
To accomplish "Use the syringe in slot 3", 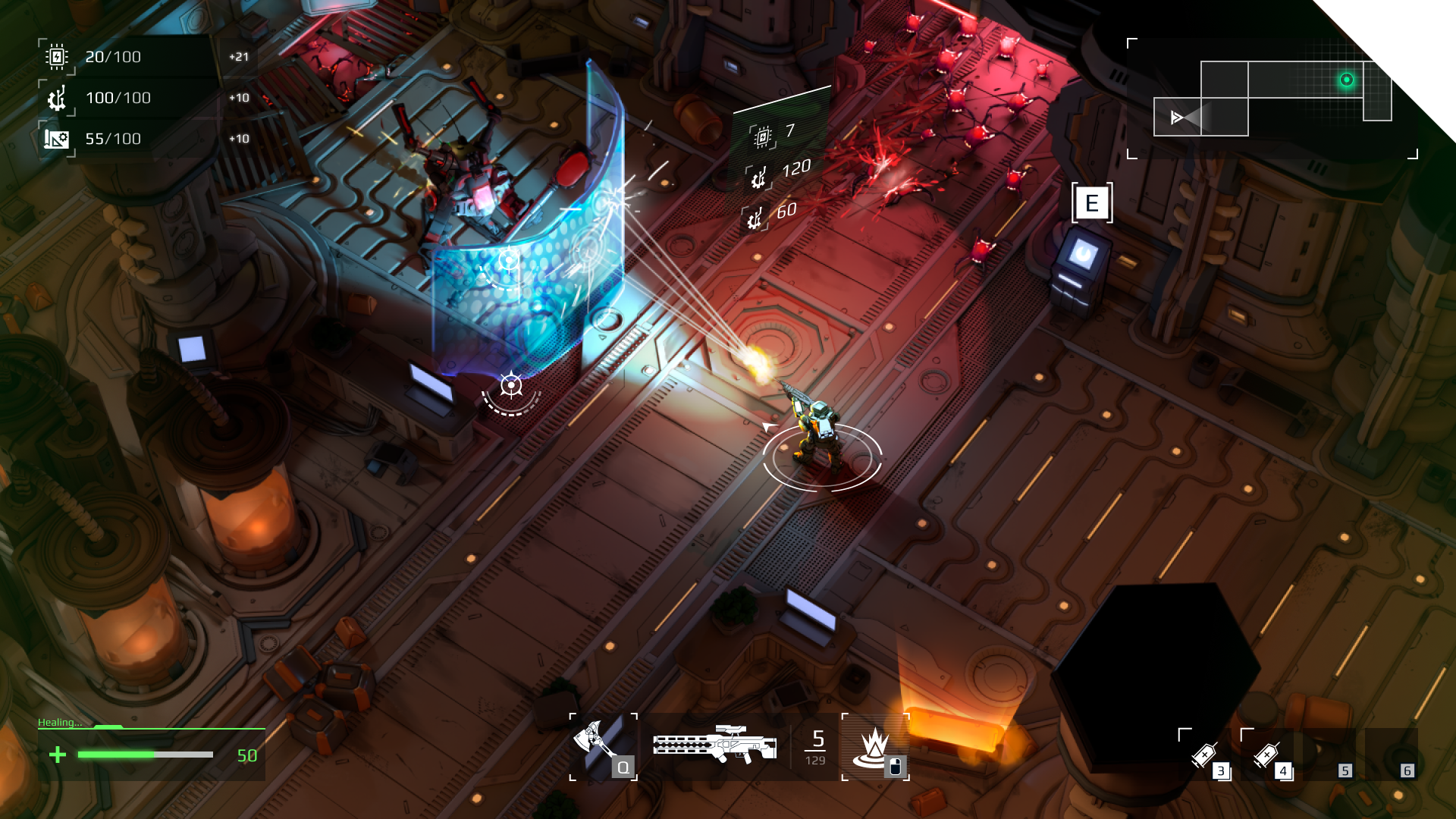I will pyautogui.click(x=1206, y=755).
